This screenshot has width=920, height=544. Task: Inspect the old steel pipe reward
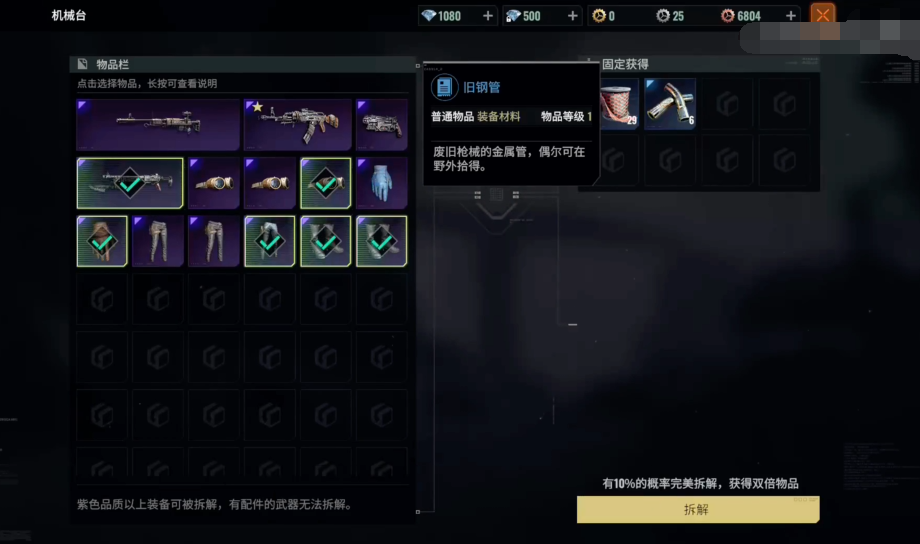pyautogui.click(x=670, y=104)
